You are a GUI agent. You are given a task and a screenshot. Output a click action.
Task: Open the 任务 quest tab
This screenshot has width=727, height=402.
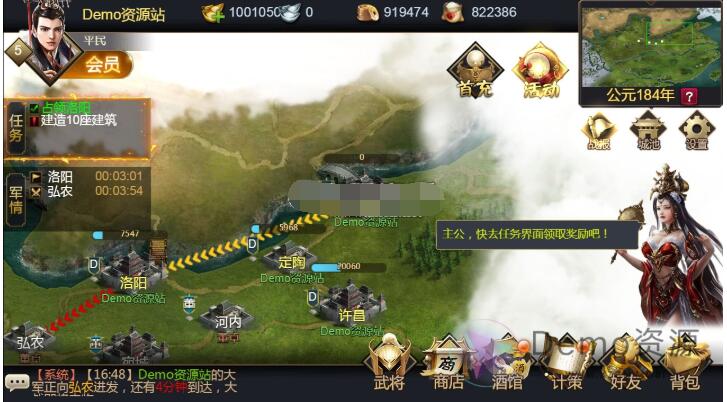pos(15,127)
